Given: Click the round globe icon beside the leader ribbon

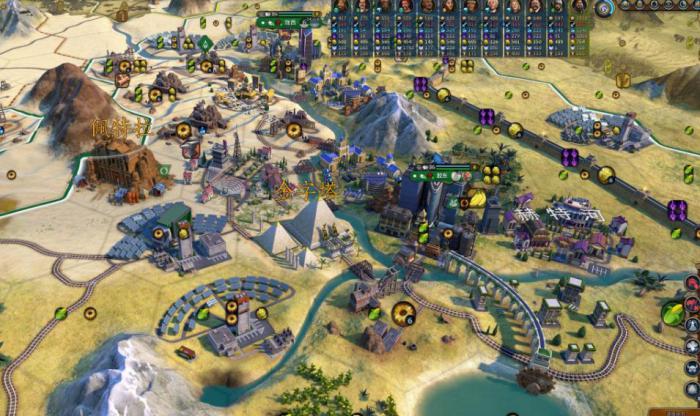Looking at the screenshot, I should (604, 9).
